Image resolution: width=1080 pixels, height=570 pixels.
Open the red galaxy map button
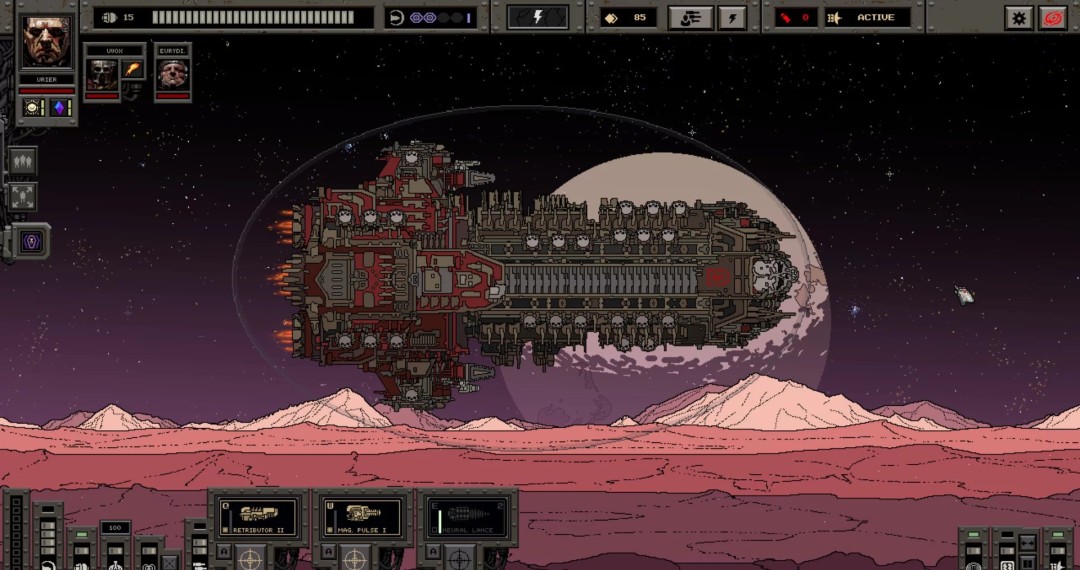pos(1052,17)
